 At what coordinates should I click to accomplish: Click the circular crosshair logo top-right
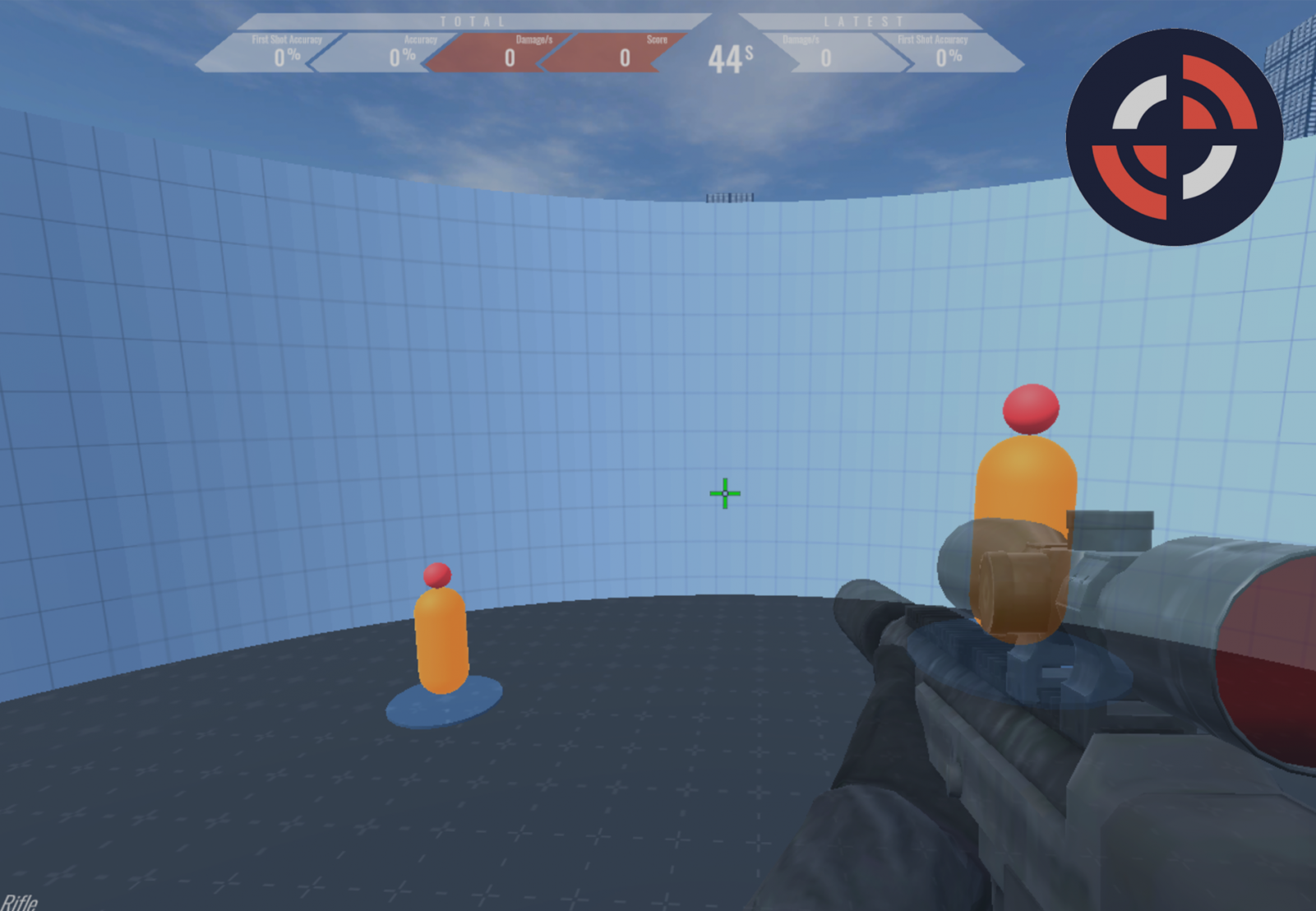(1174, 134)
